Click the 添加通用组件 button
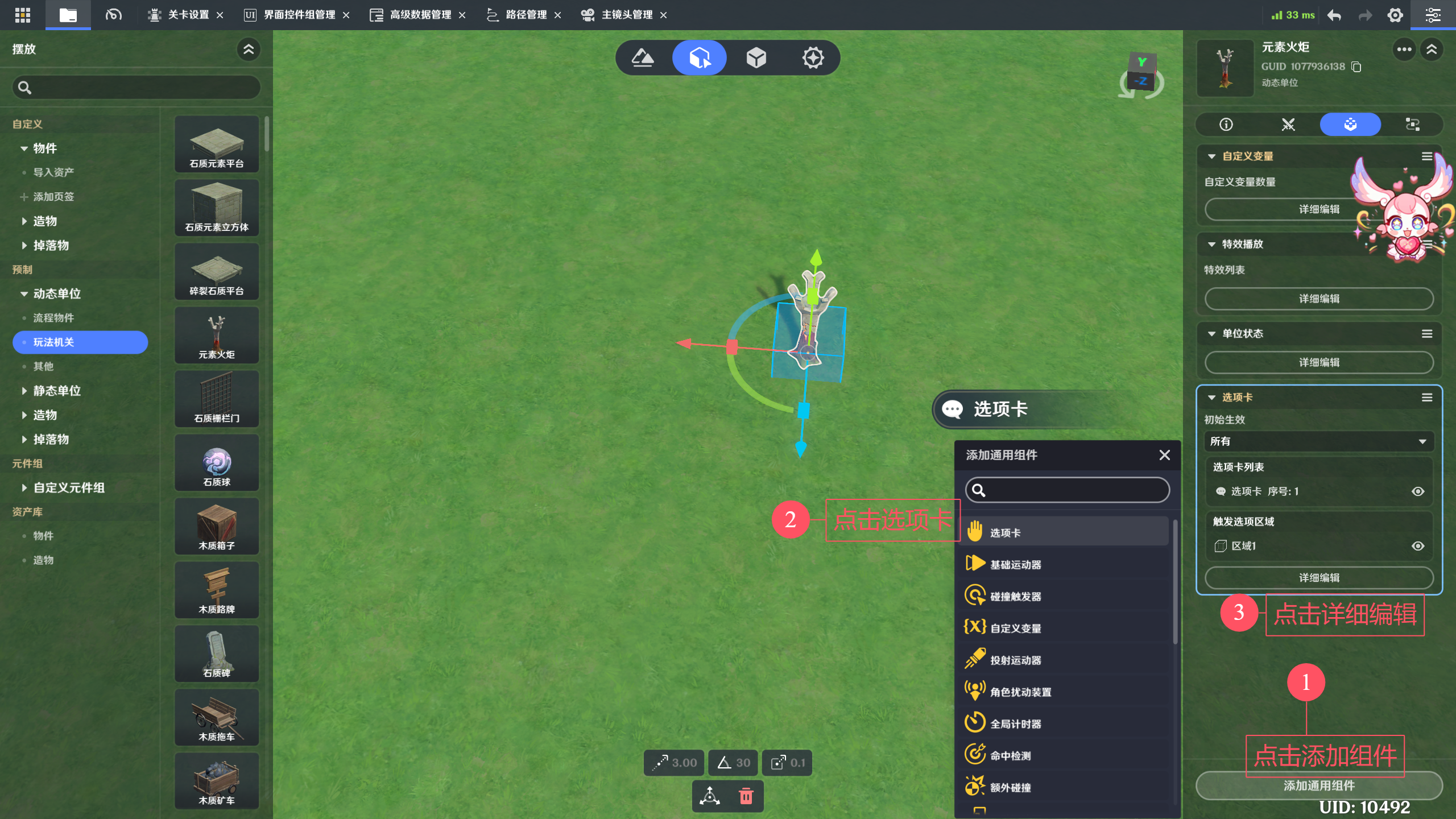This screenshot has height=819, width=1456. click(1318, 786)
